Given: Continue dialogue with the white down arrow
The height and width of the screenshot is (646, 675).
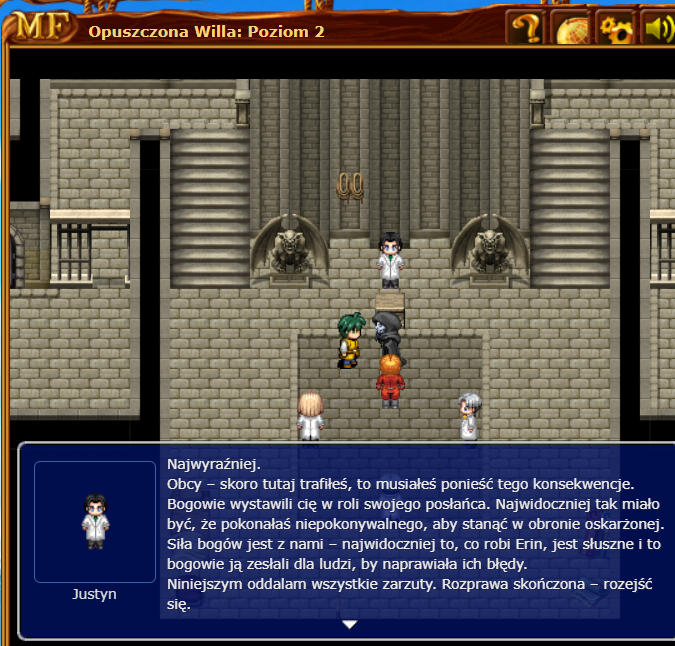Looking at the screenshot, I should tap(349, 624).
